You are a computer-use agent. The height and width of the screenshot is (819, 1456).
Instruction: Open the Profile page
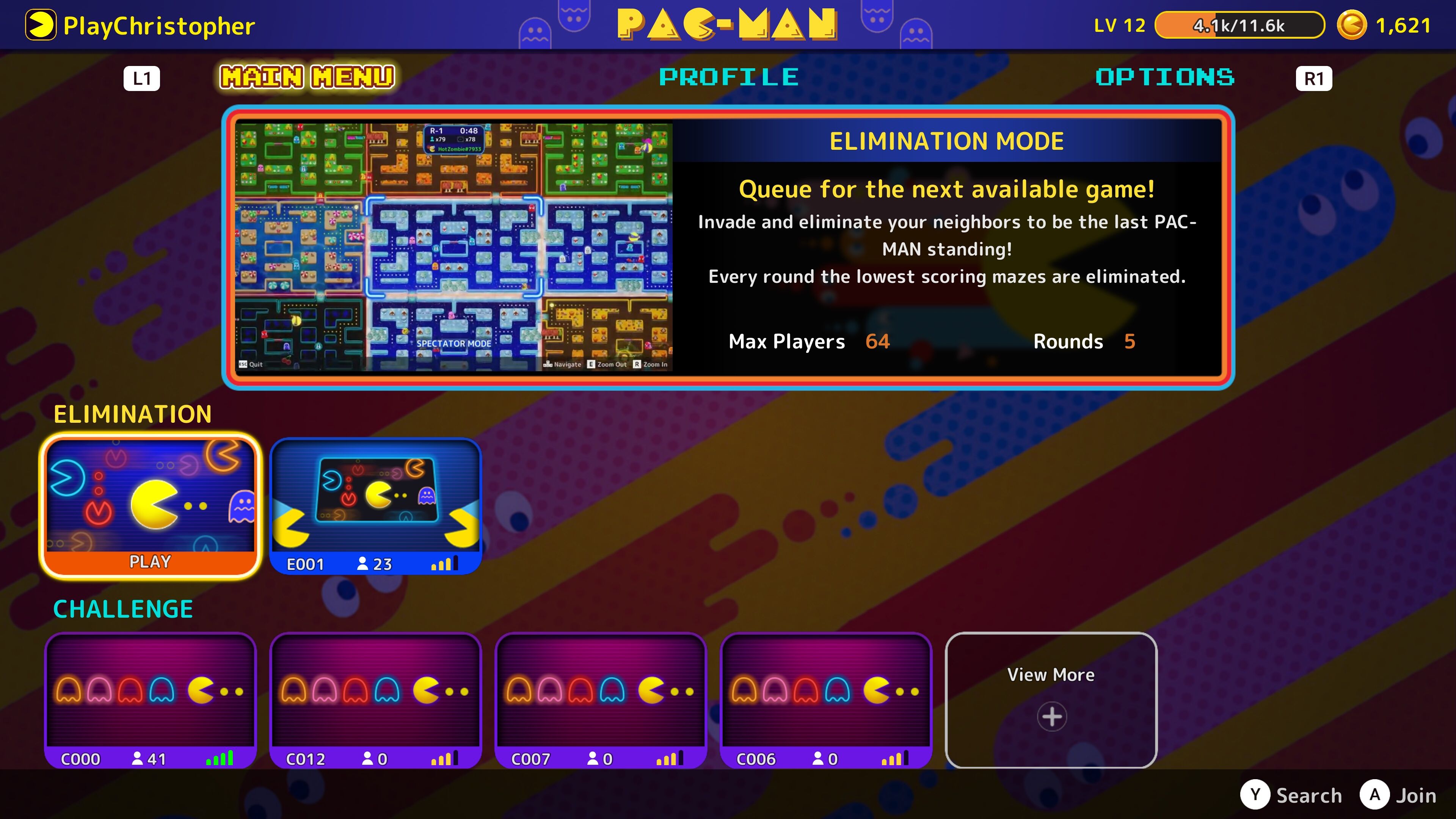tap(729, 77)
